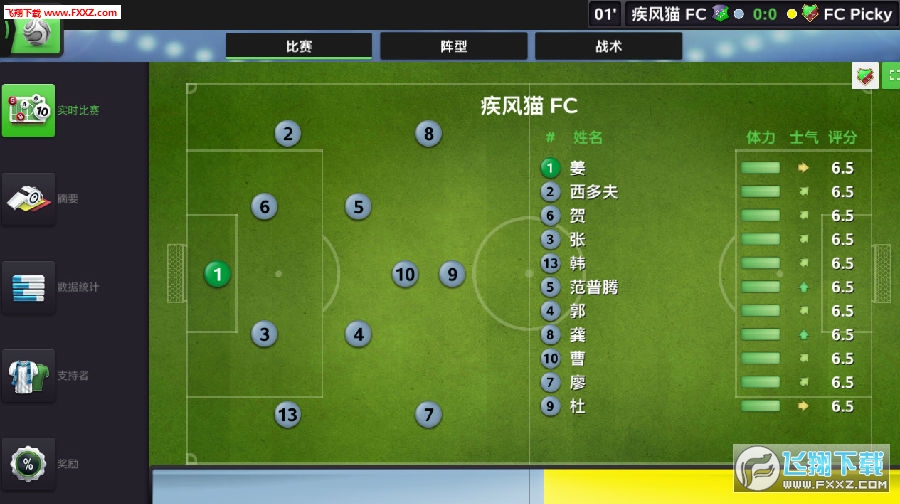
Task: Click the team crest button above the pitch
Action: tap(865, 76)
